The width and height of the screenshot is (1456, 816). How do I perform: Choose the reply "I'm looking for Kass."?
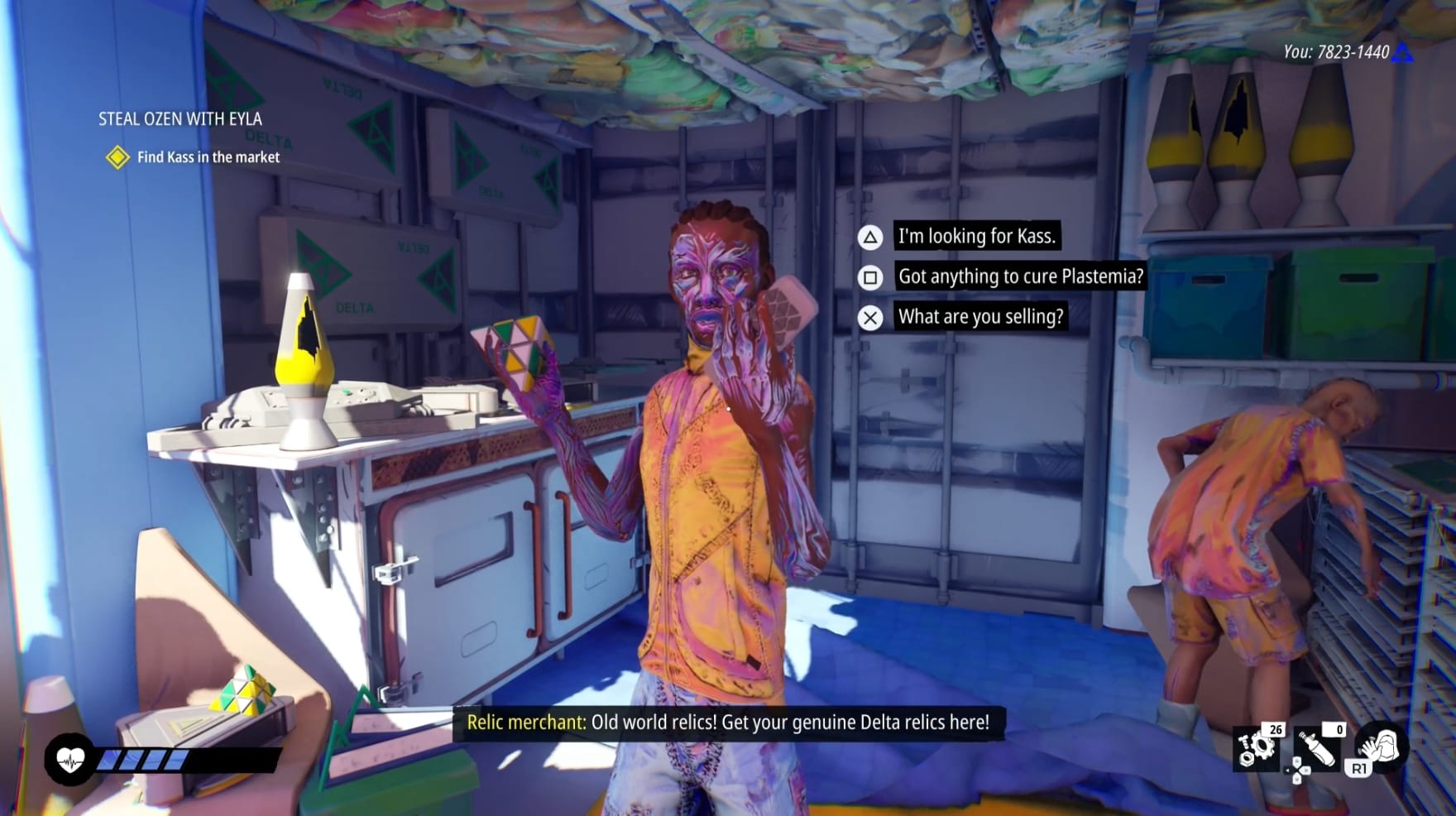pos(976,237)
